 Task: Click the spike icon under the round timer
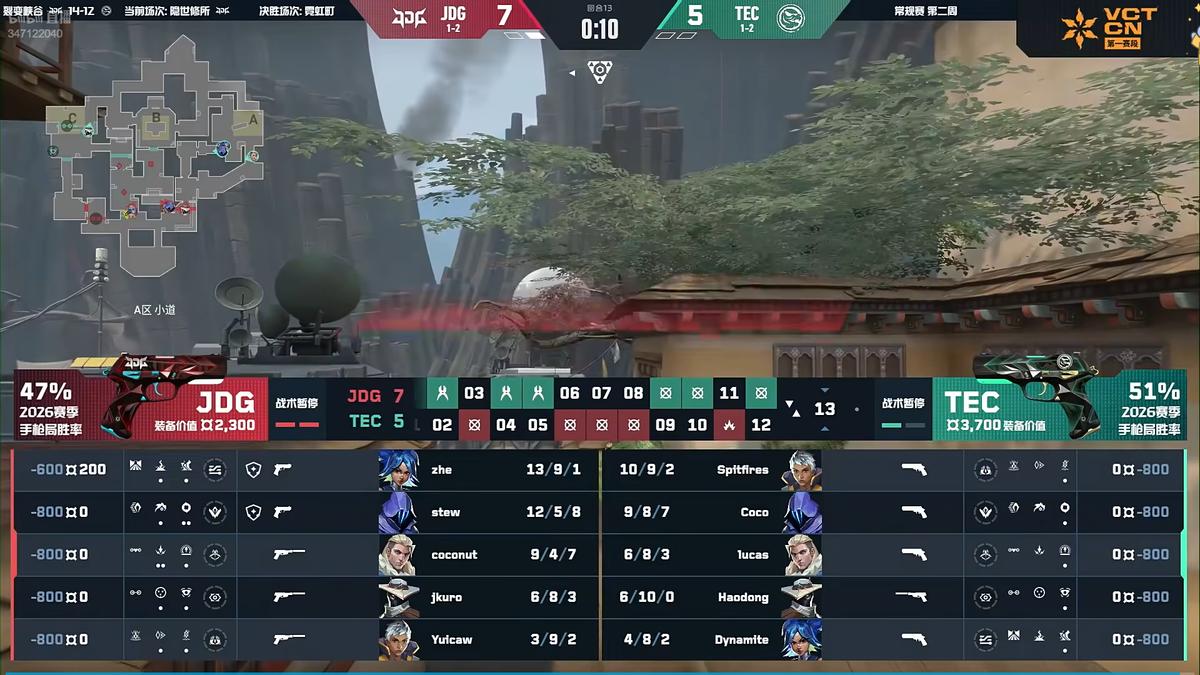[x=599, y=71]
